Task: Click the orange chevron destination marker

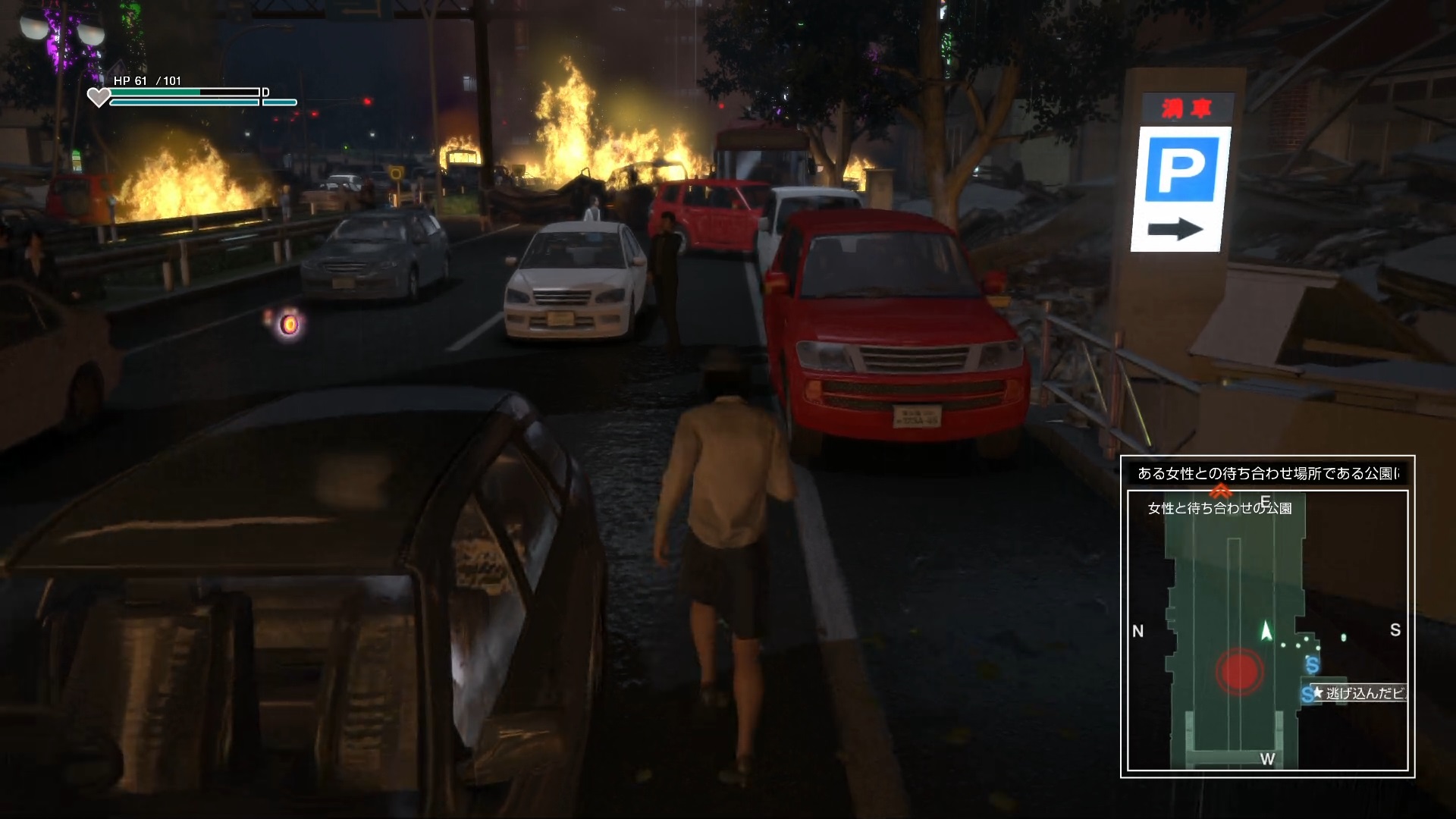Action: (1220, 491)
